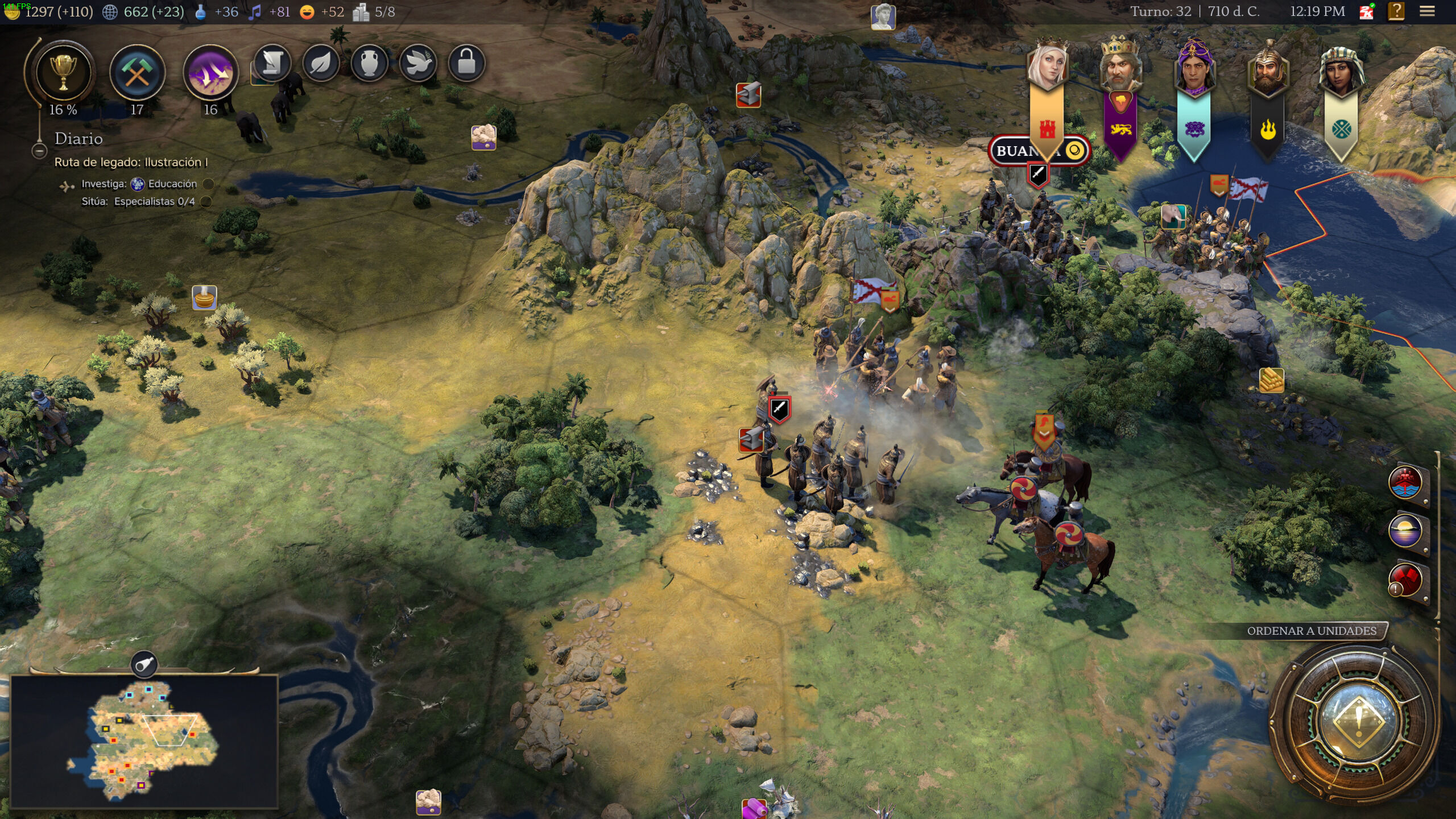Open the question mark help Civilopedia
Image resolution: width=1456 pixels, height=819 pixels.
1396,11
